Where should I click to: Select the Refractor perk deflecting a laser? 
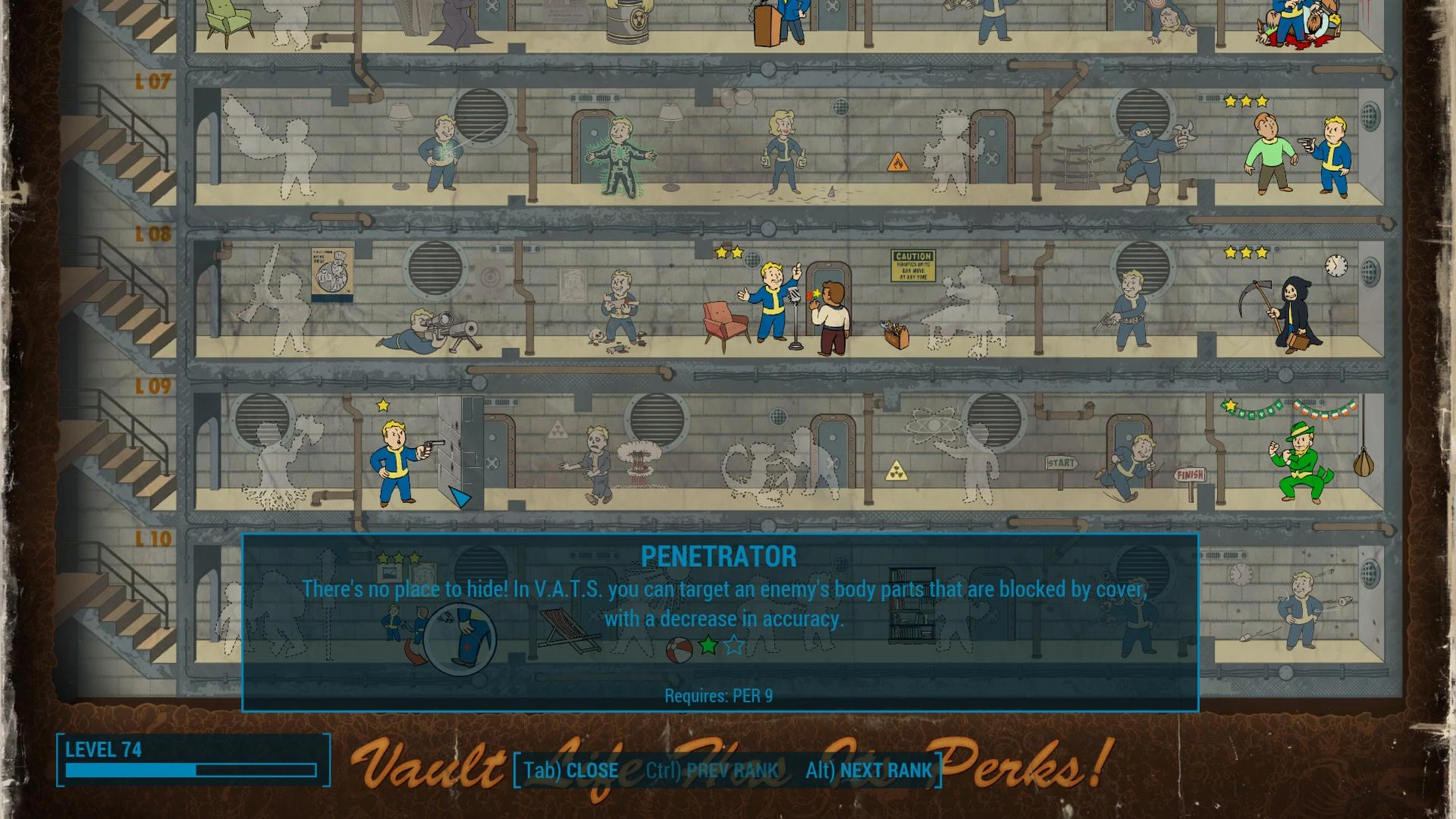coord(443,153)
